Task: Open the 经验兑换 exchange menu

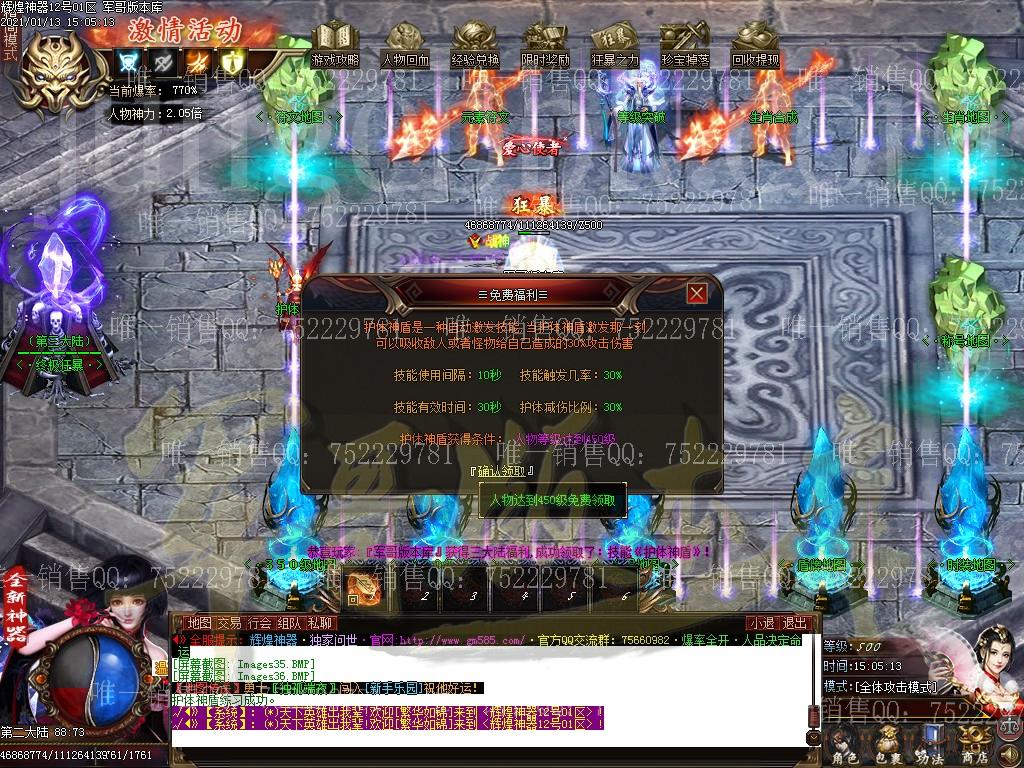Action: click(x=475, y=46)
